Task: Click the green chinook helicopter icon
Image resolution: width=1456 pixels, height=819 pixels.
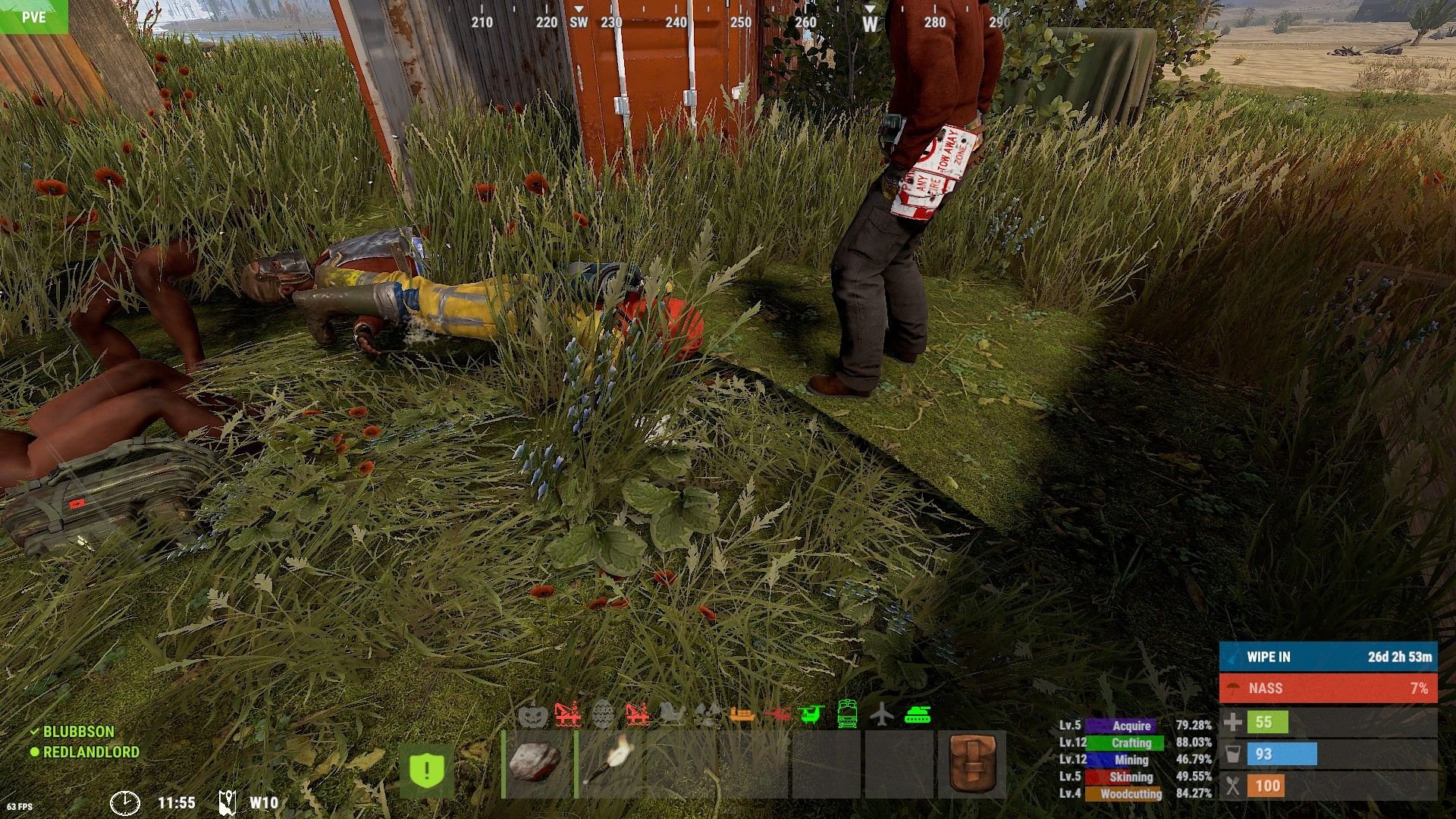Action: 811,714
